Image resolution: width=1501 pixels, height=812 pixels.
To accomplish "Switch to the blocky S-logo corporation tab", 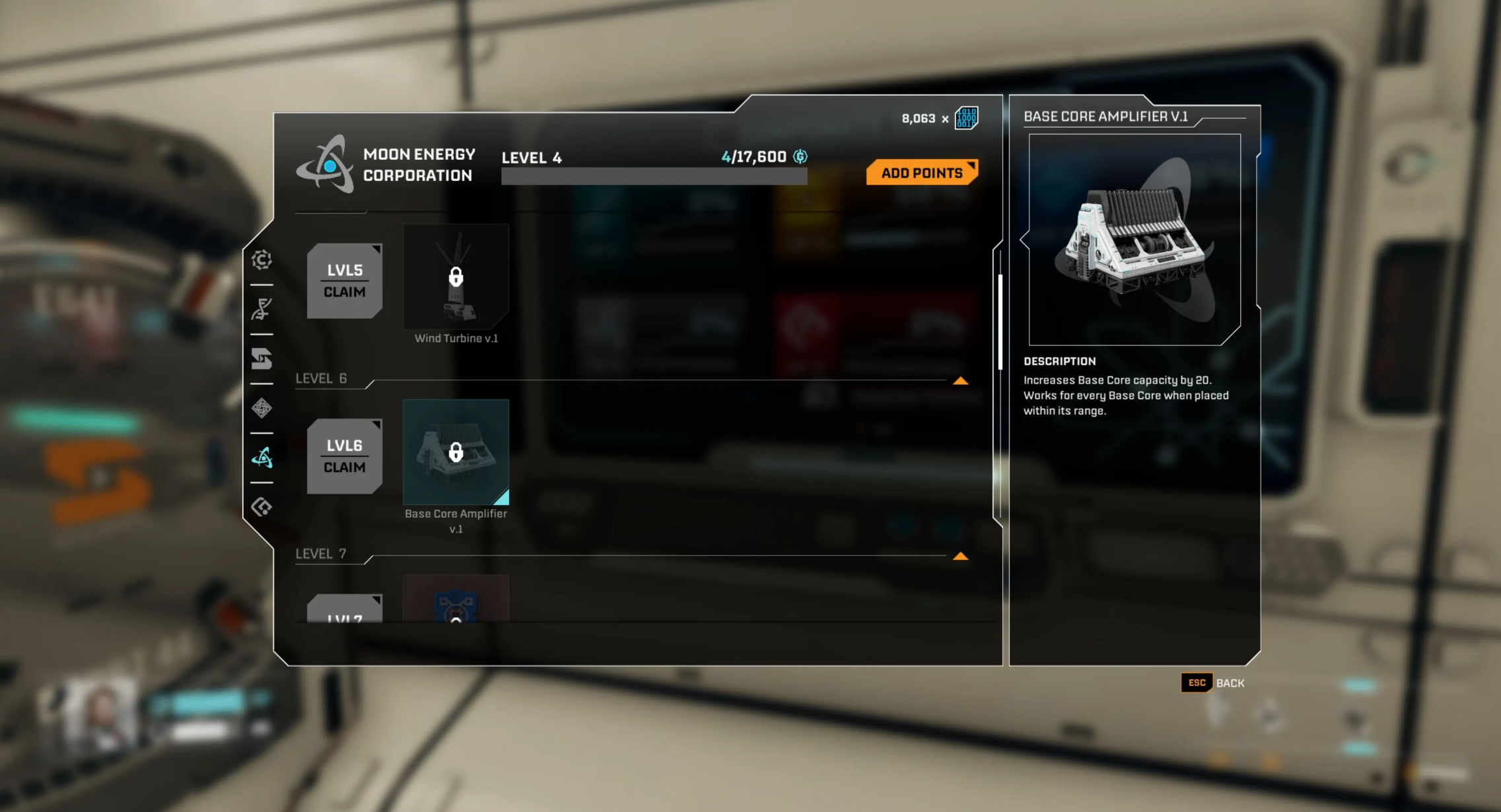I will click(x=262, y=358).
